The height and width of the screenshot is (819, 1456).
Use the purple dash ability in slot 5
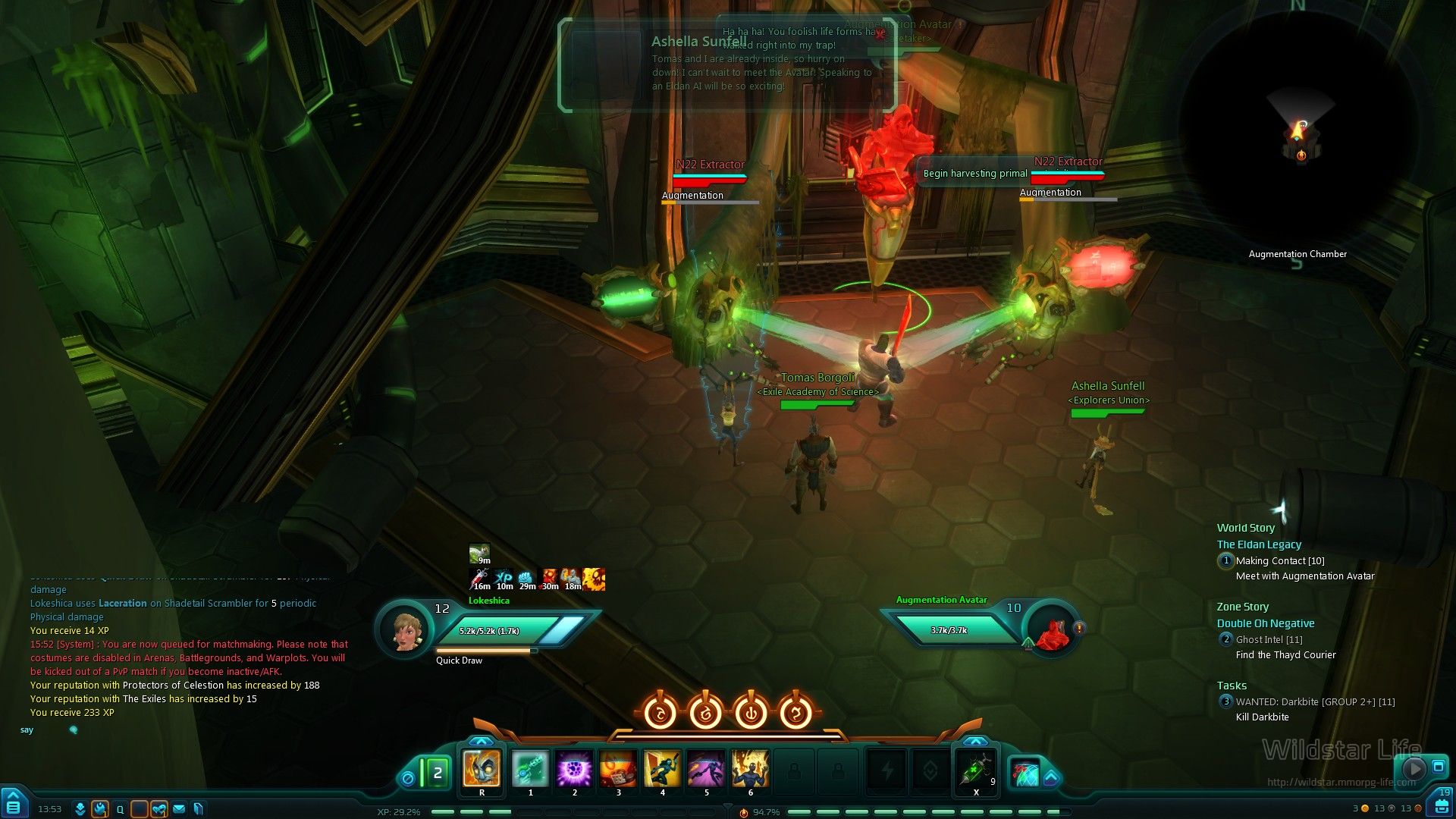[706, 769]
